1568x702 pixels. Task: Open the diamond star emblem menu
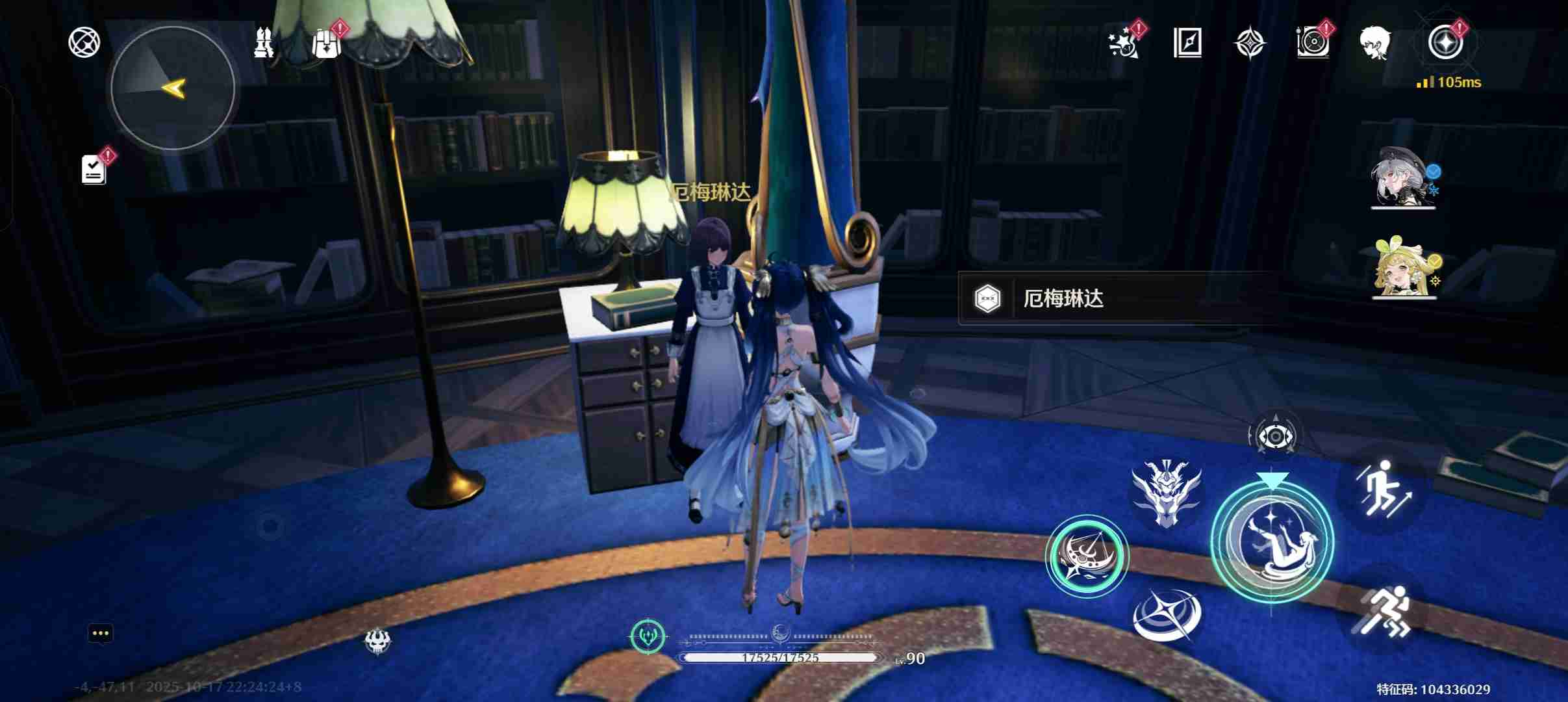(1250, 44)
